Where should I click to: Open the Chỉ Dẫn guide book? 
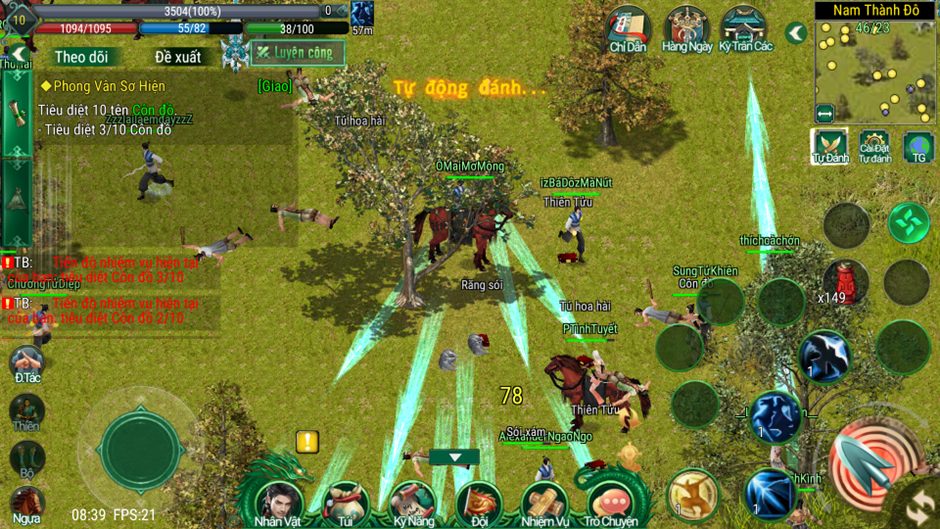pyautogui.click(x=630, y=28)
